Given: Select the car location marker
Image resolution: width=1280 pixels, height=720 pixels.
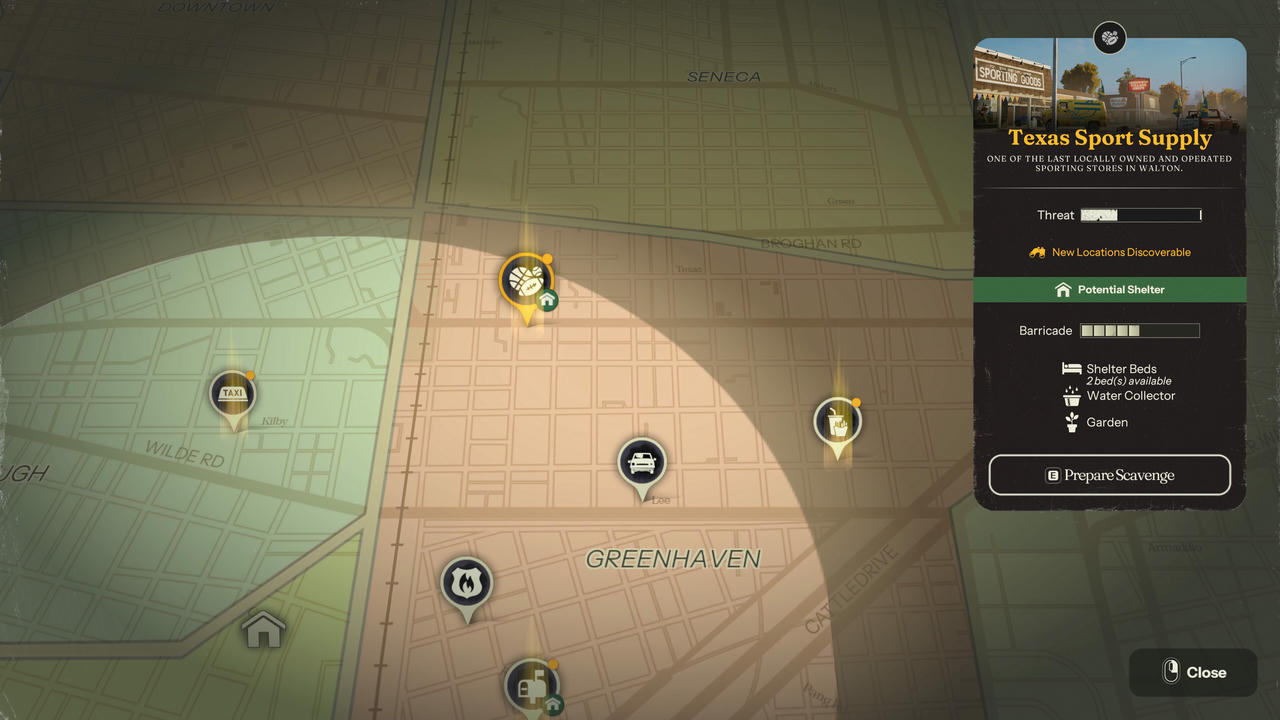Looking at the screenshot, I should coord(642,463).
